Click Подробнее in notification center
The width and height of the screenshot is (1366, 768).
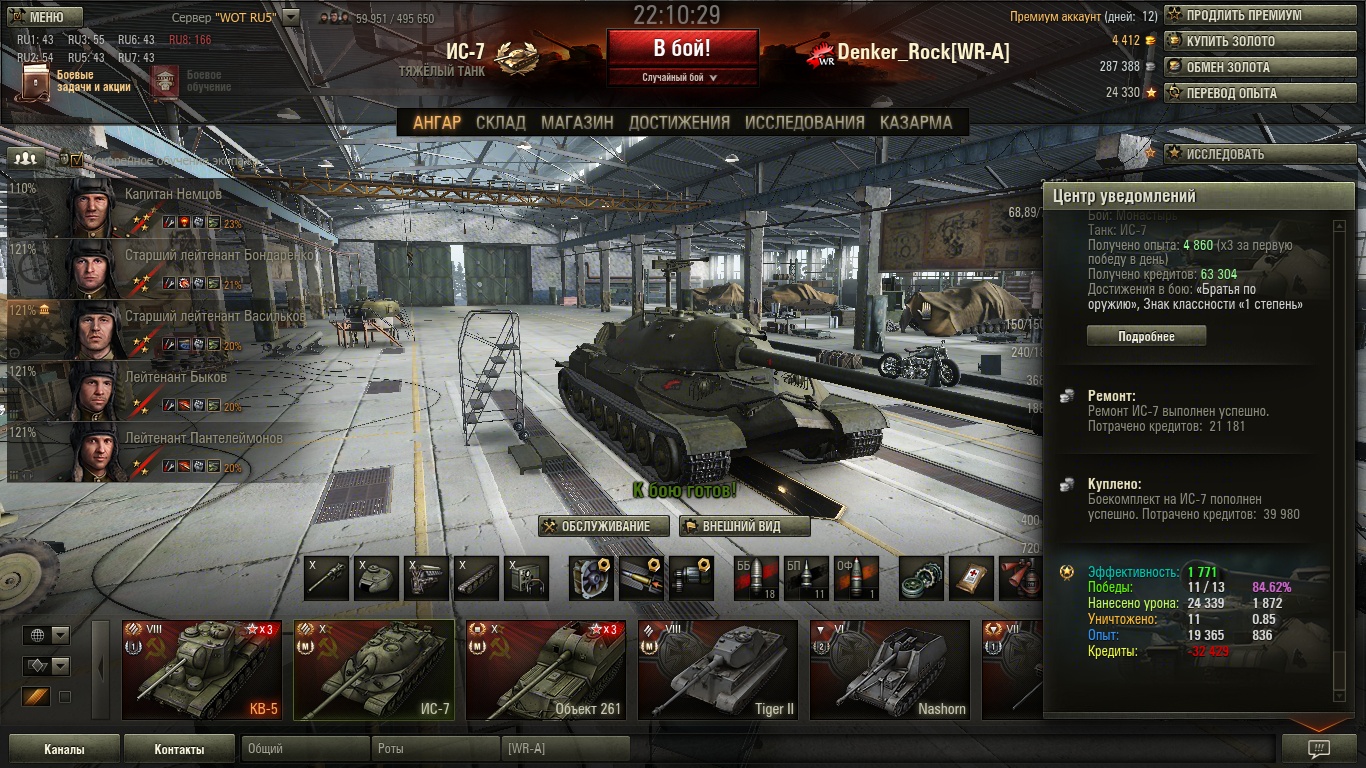point(1146,337)
